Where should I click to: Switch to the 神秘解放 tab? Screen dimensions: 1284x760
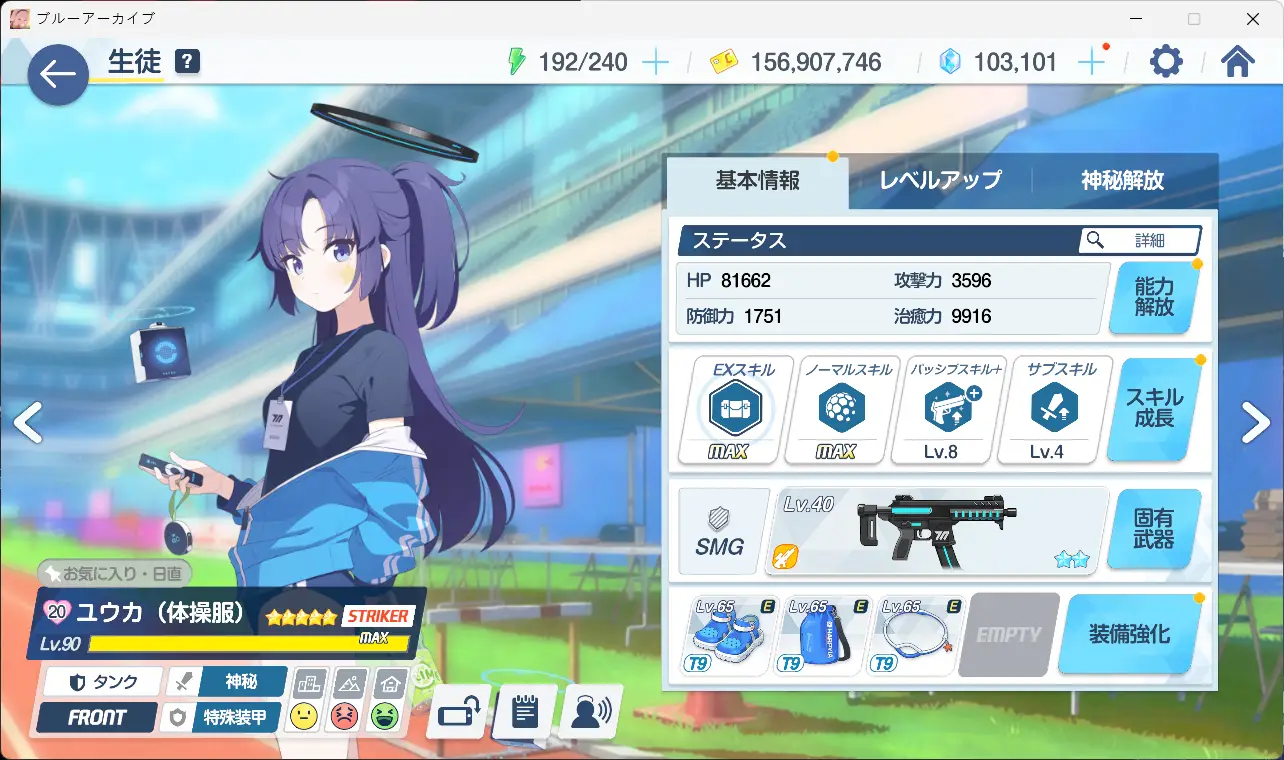tap(1122, 181)
